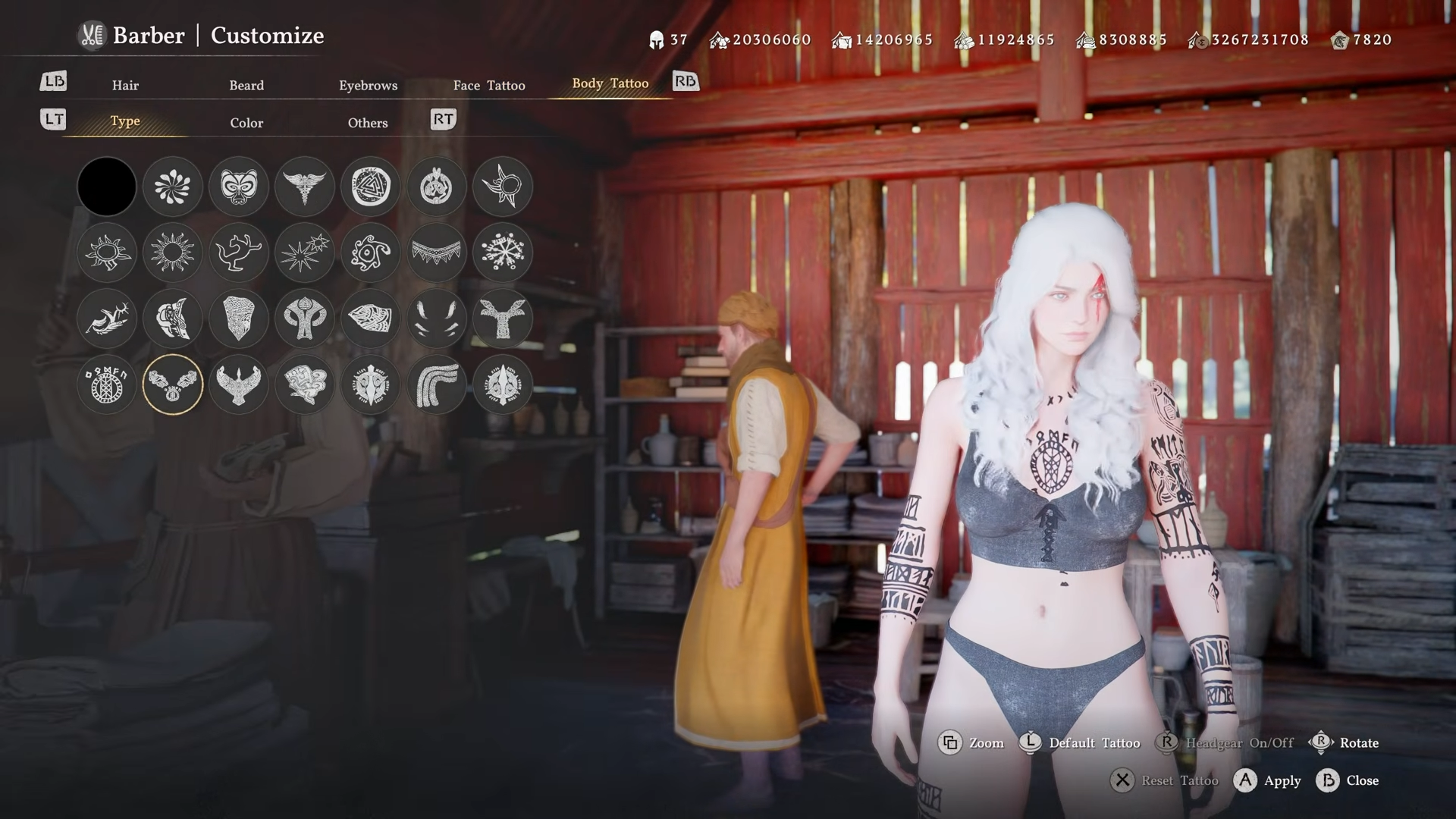Image resolution: width=1456 pixels, height=819 pixels.
Task: Switch to the Others sub-tab
Action: (368, 122)
